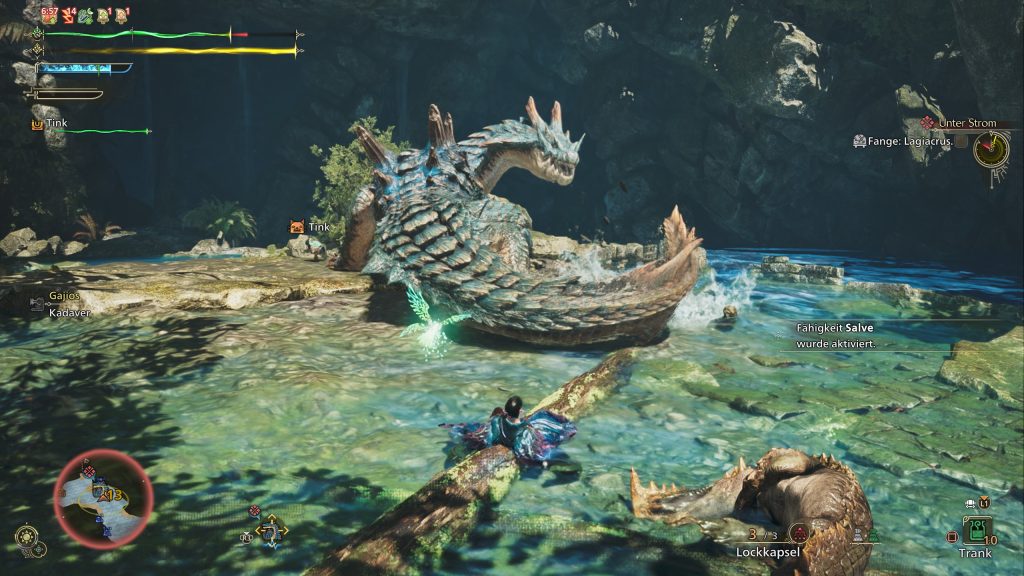Image resolution: width=1024 pixels, height=576 pixels.
Task: Click the quest timer clock icon
Action: [x=991, y=149]
